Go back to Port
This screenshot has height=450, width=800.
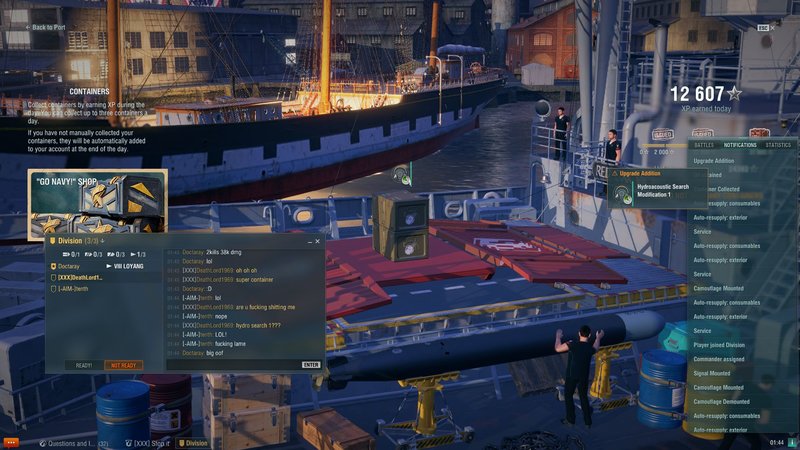point(46,27)
